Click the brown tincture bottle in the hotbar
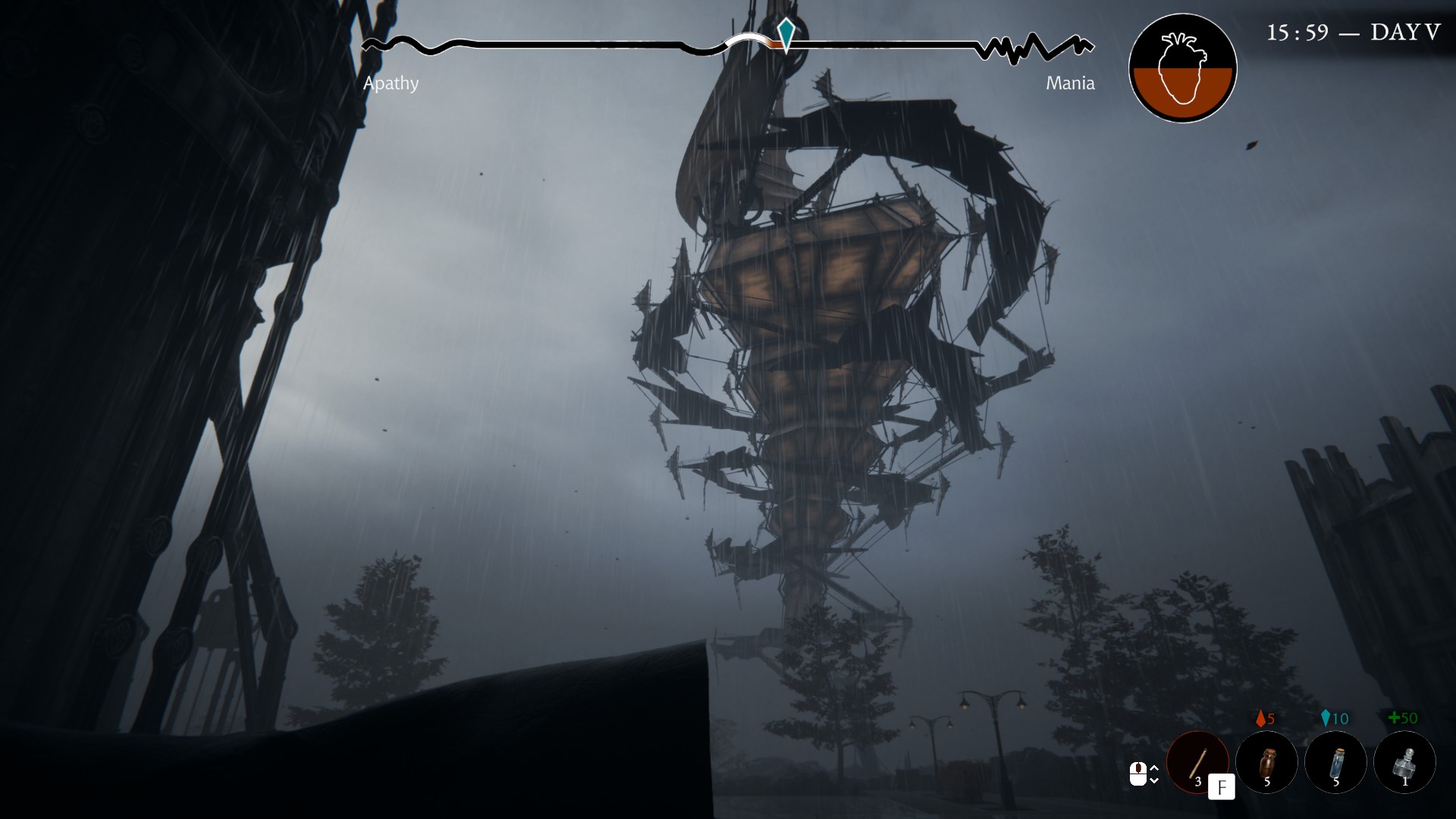 coord(1267,762)
